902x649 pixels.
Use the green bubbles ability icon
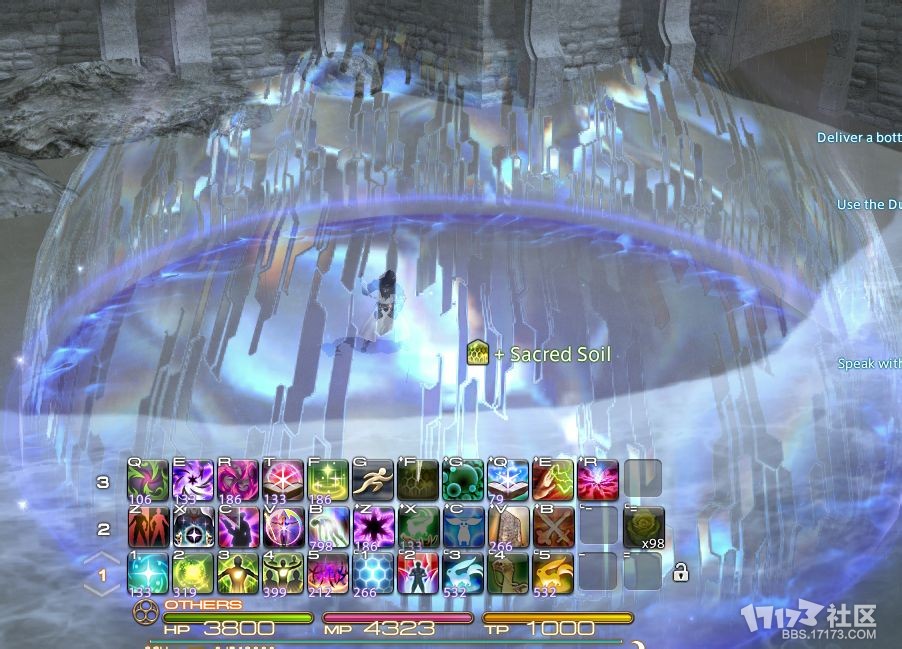click(x=462, y=480)
